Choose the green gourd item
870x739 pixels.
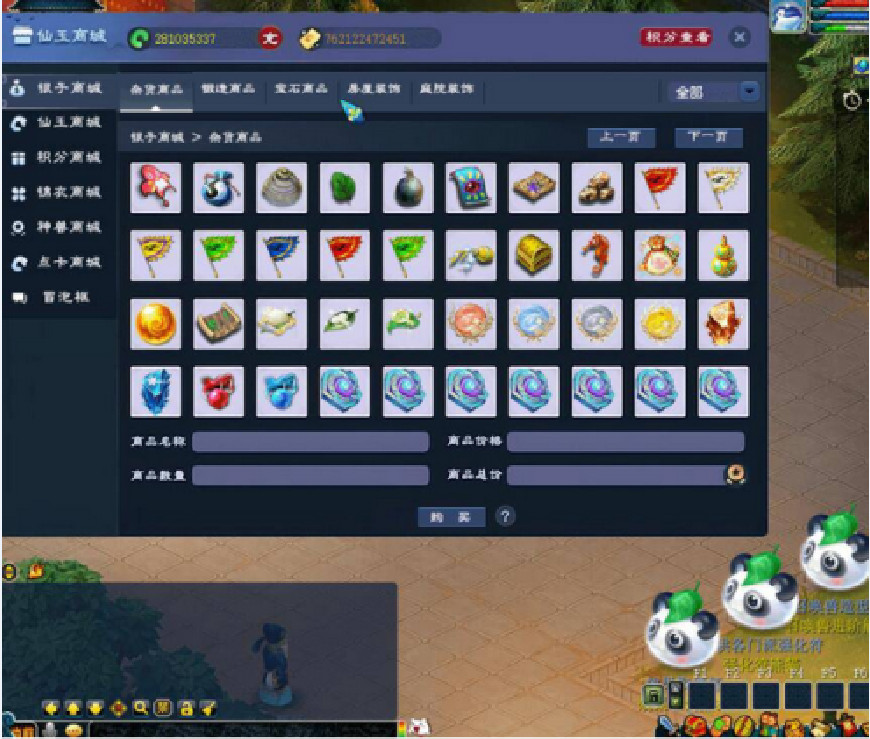tap(723, 255)
